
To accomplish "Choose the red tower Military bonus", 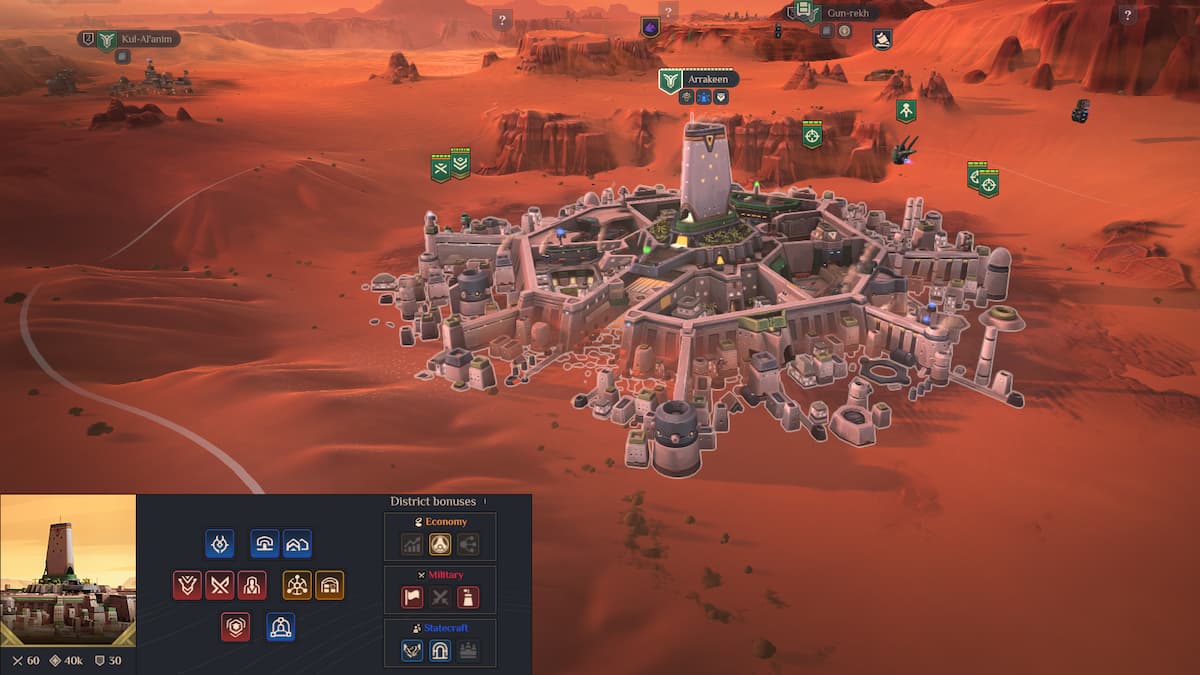I will point(468,598).
